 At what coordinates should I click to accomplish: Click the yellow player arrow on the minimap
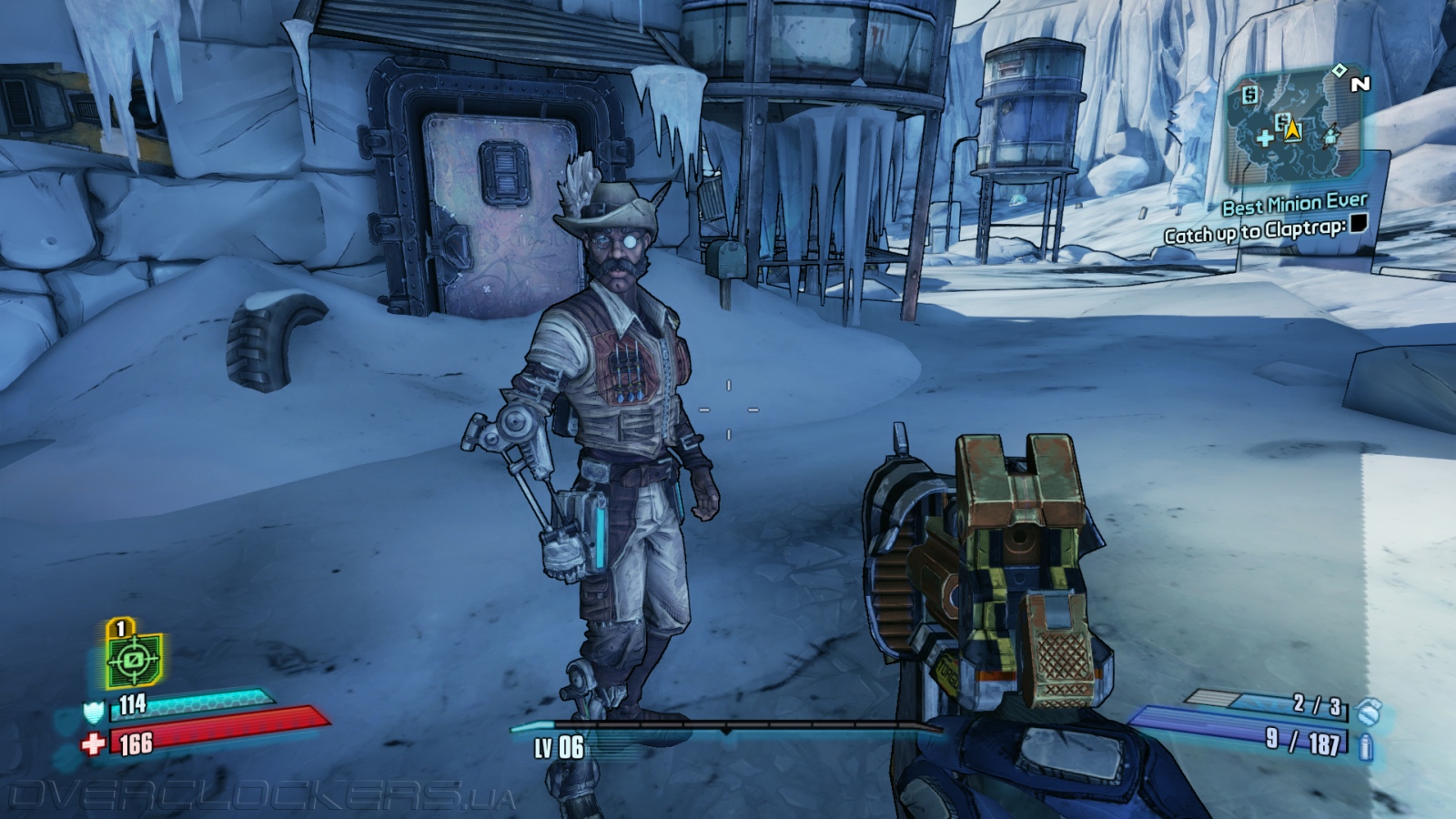[1293, 129]
